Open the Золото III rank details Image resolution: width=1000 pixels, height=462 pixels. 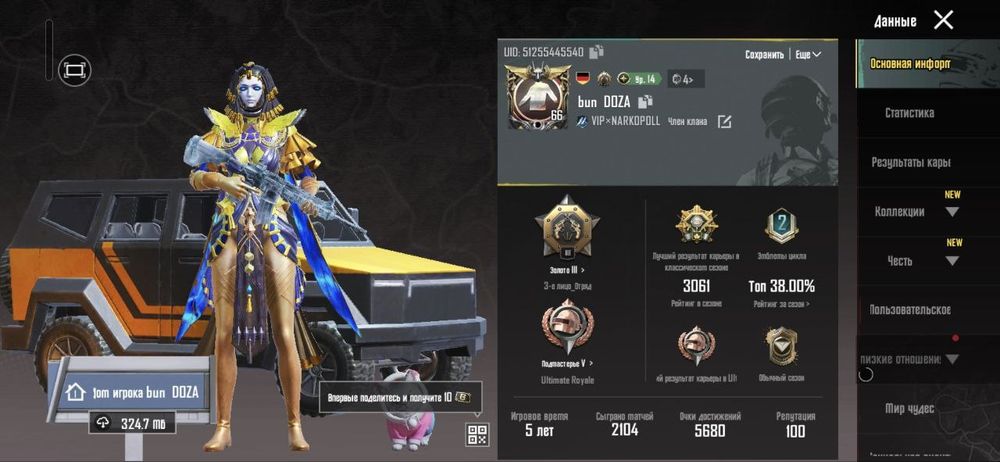(567, 269)
